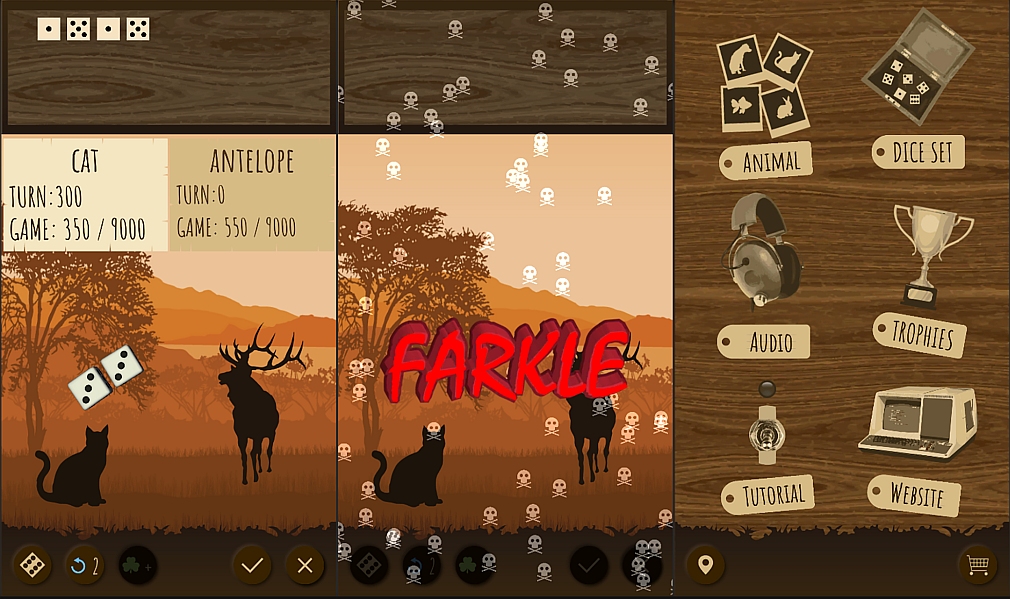The width and height of the screenshot is (1010, 599).
Task: Open the shopping cart store
Action: tap(977, 566)
